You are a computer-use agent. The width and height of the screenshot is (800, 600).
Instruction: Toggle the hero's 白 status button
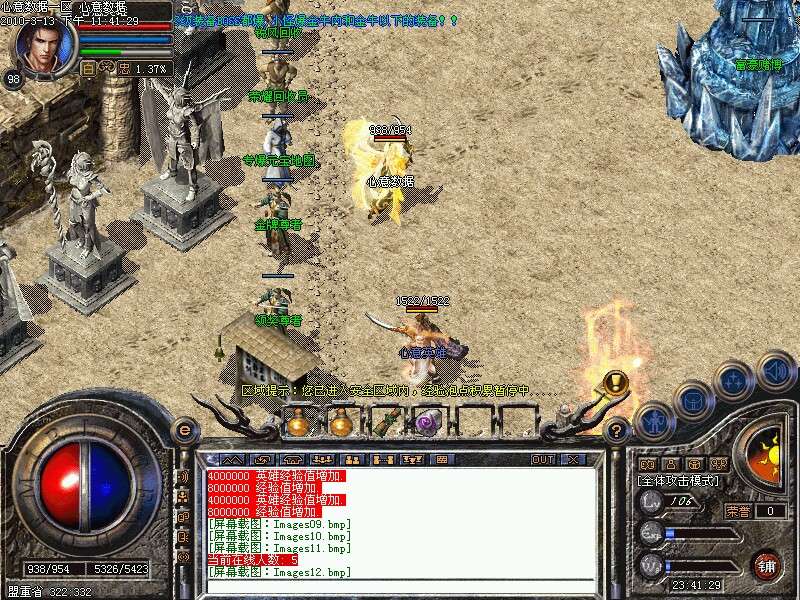88,69
